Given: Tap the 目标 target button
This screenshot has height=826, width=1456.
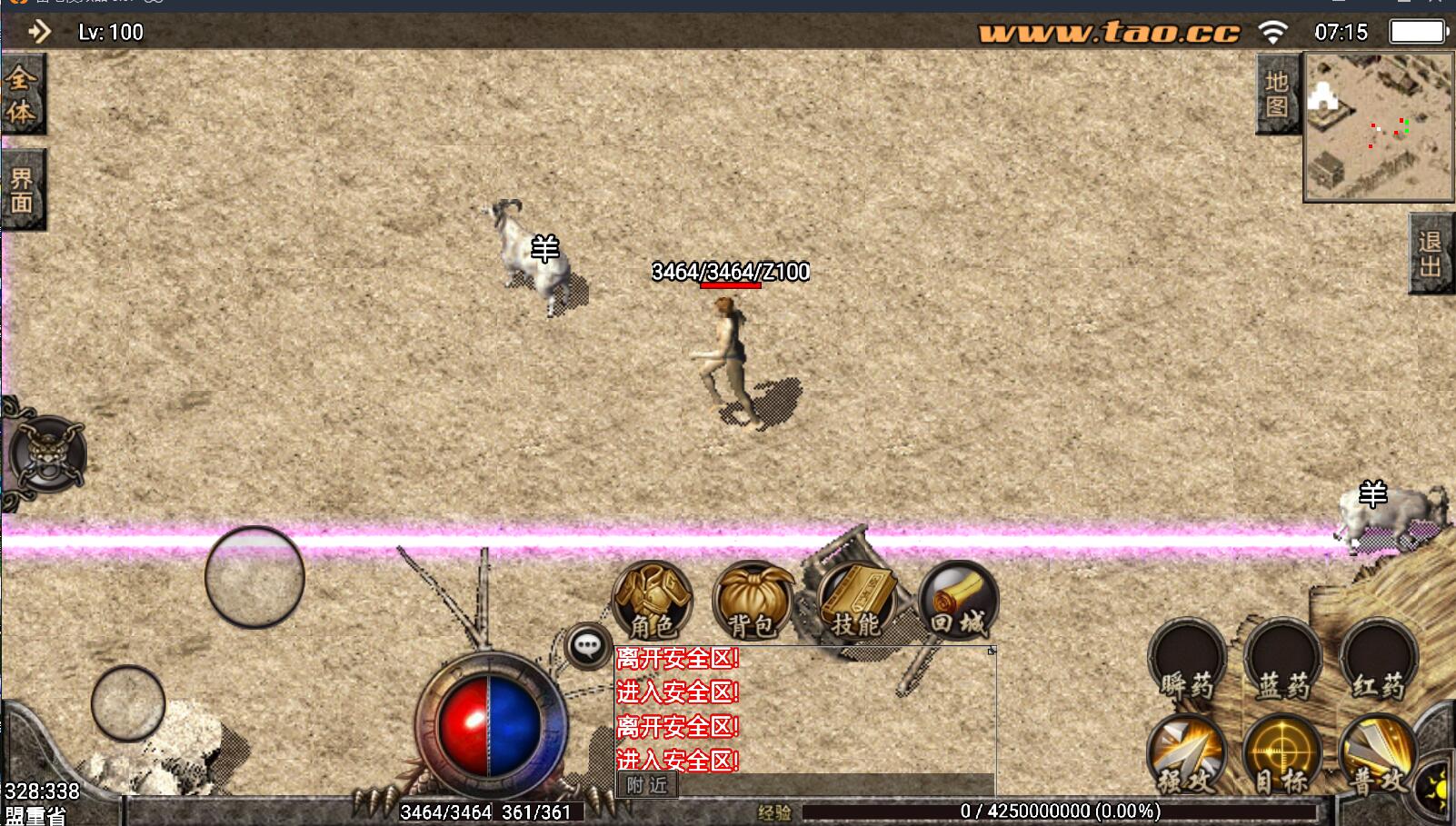Looking at the screenshot, I should [1282, 754].
